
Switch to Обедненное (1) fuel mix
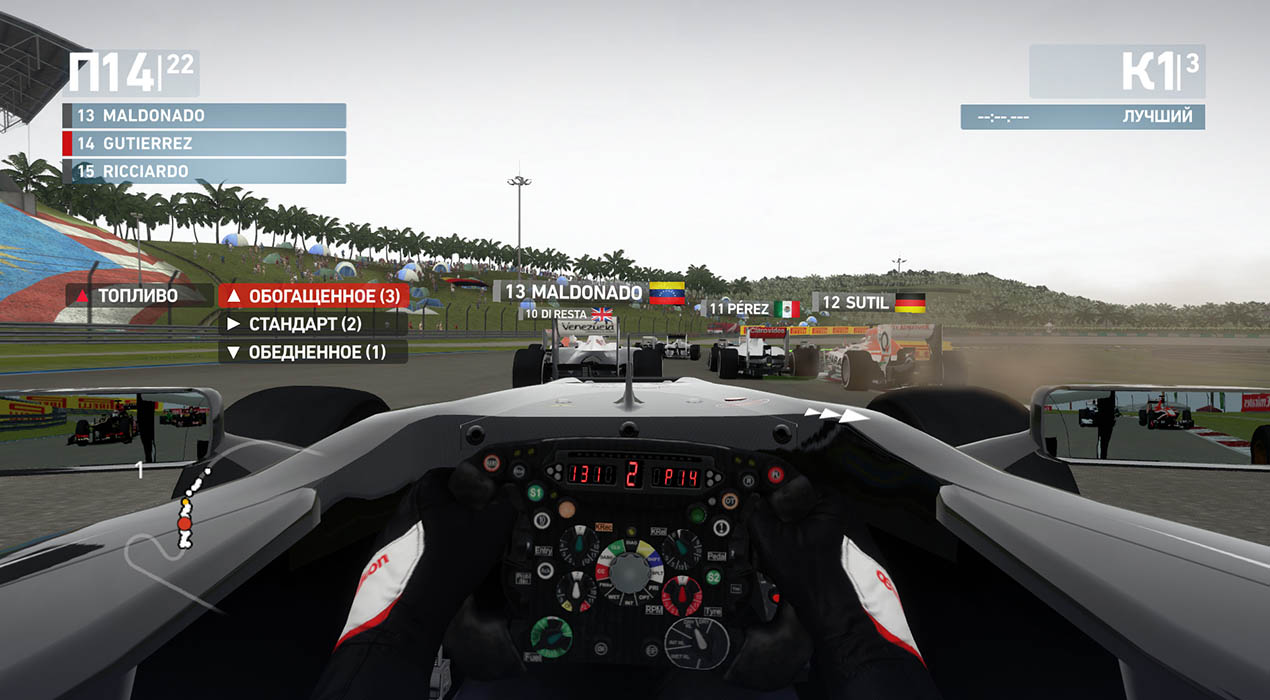click(313, 352)
